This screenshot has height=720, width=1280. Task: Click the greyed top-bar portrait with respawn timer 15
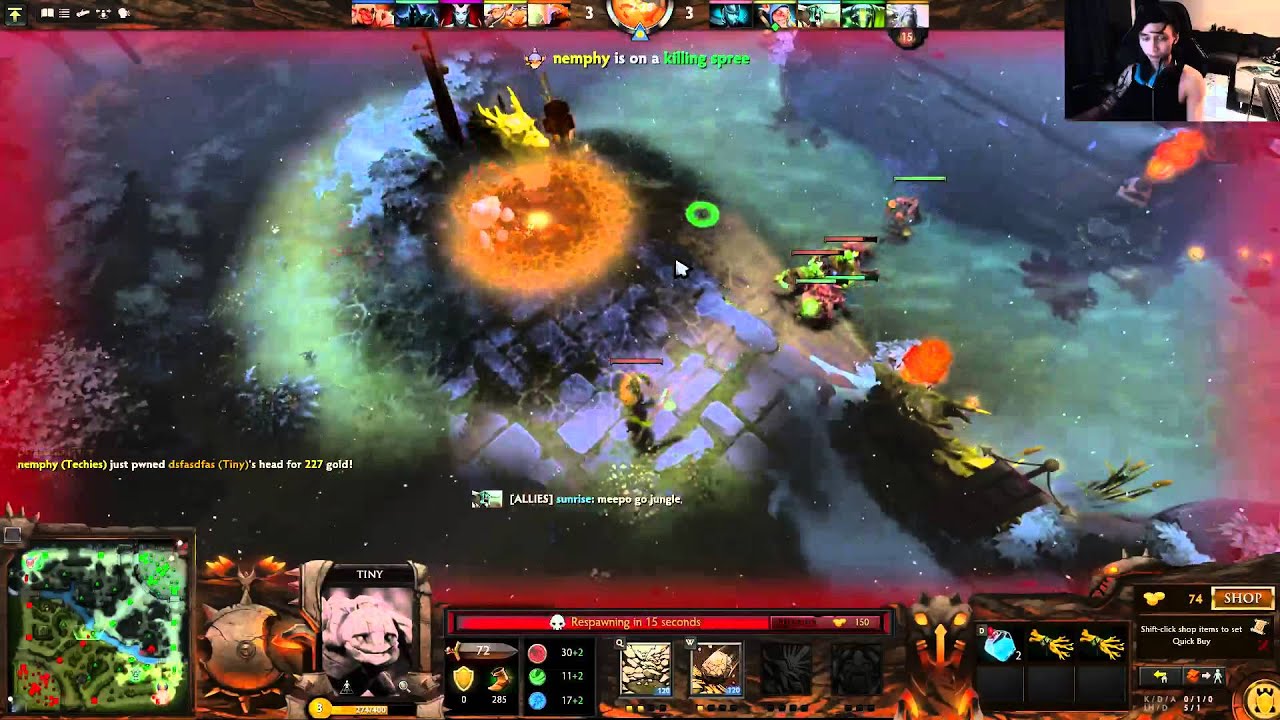click(x=906, y=15)
